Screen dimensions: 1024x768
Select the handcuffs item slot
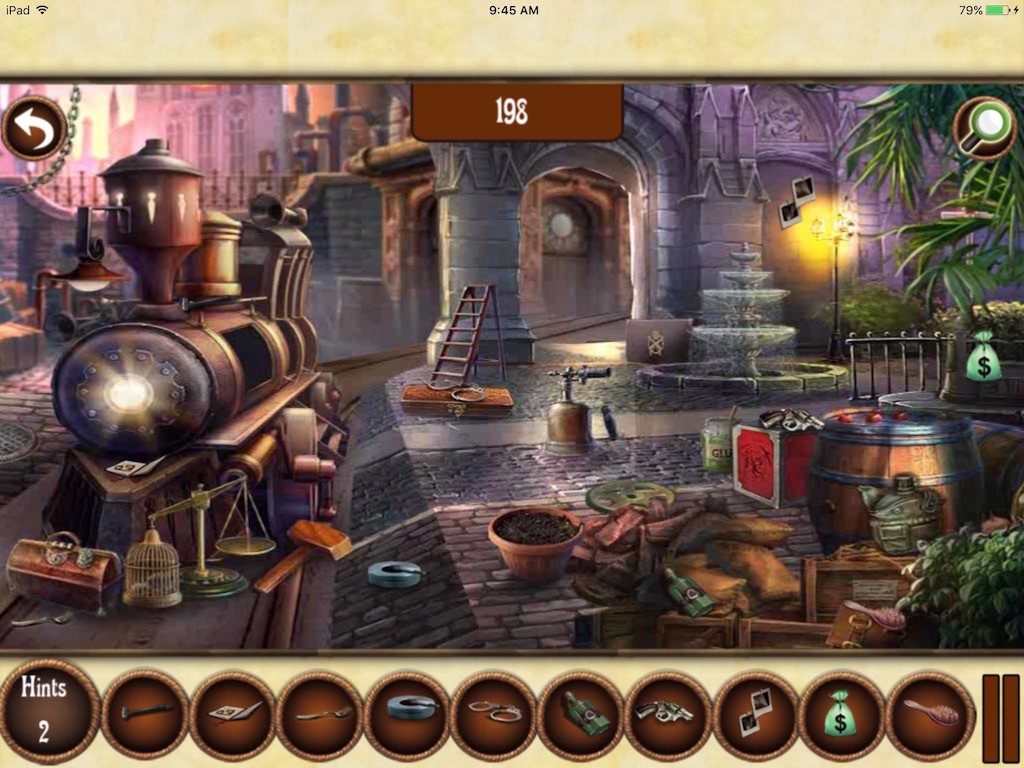pyautogui.click(x=493, y=714)
